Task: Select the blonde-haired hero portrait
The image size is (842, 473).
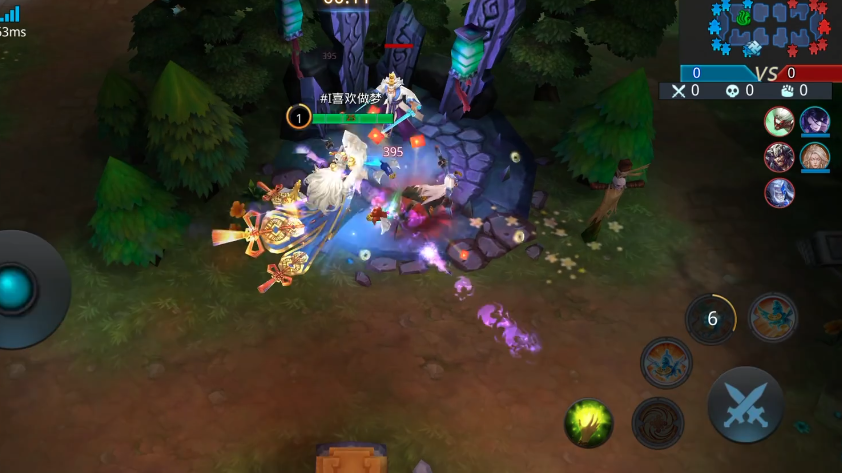Action: 814,157
